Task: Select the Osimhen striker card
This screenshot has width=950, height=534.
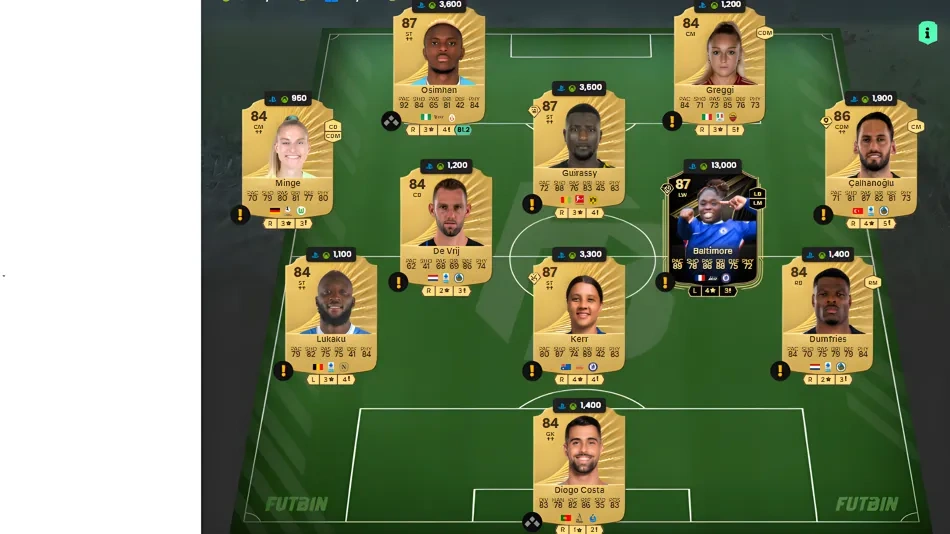Action: pos(438,60)
